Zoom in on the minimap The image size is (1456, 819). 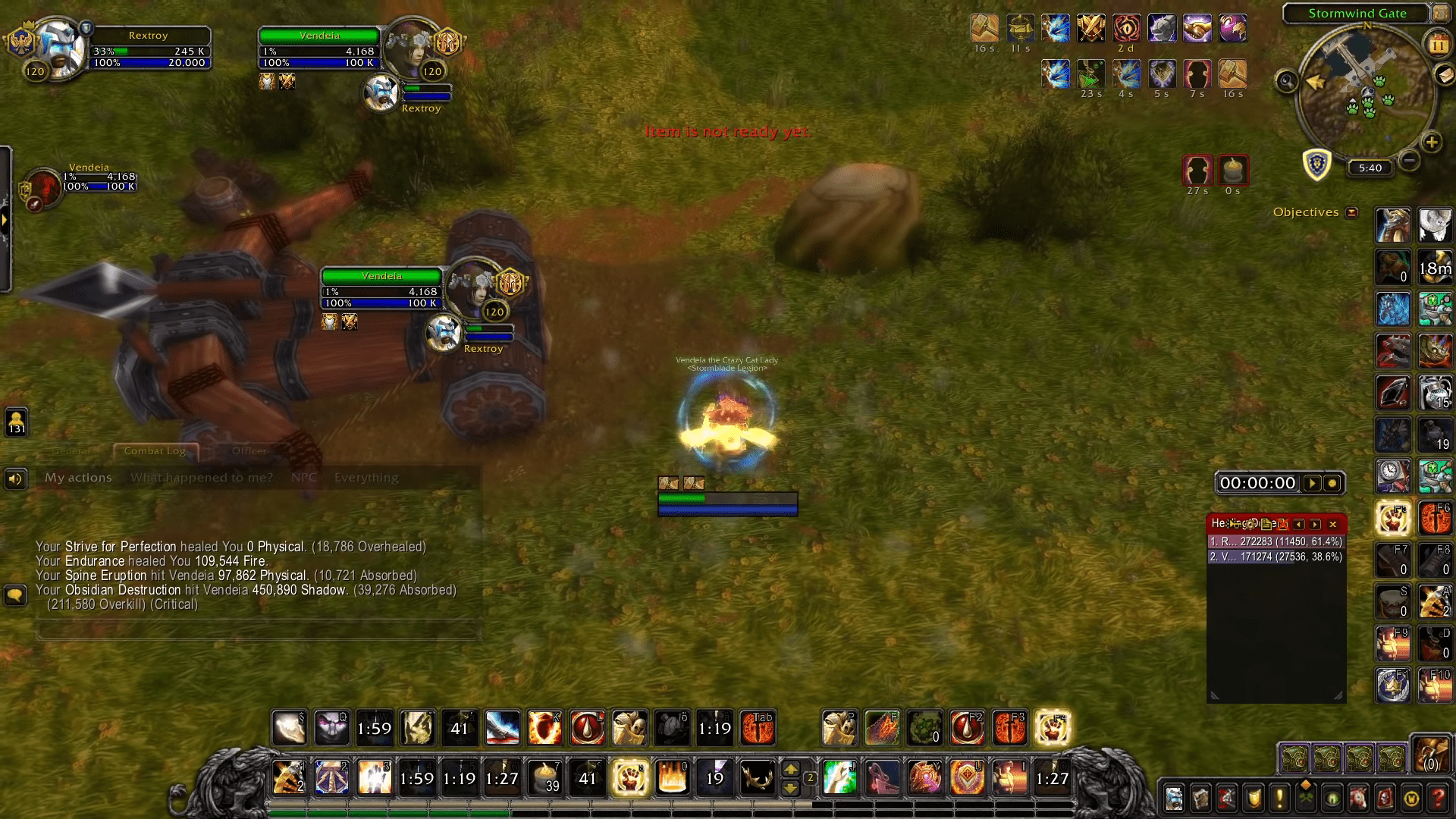point(1431,142)
